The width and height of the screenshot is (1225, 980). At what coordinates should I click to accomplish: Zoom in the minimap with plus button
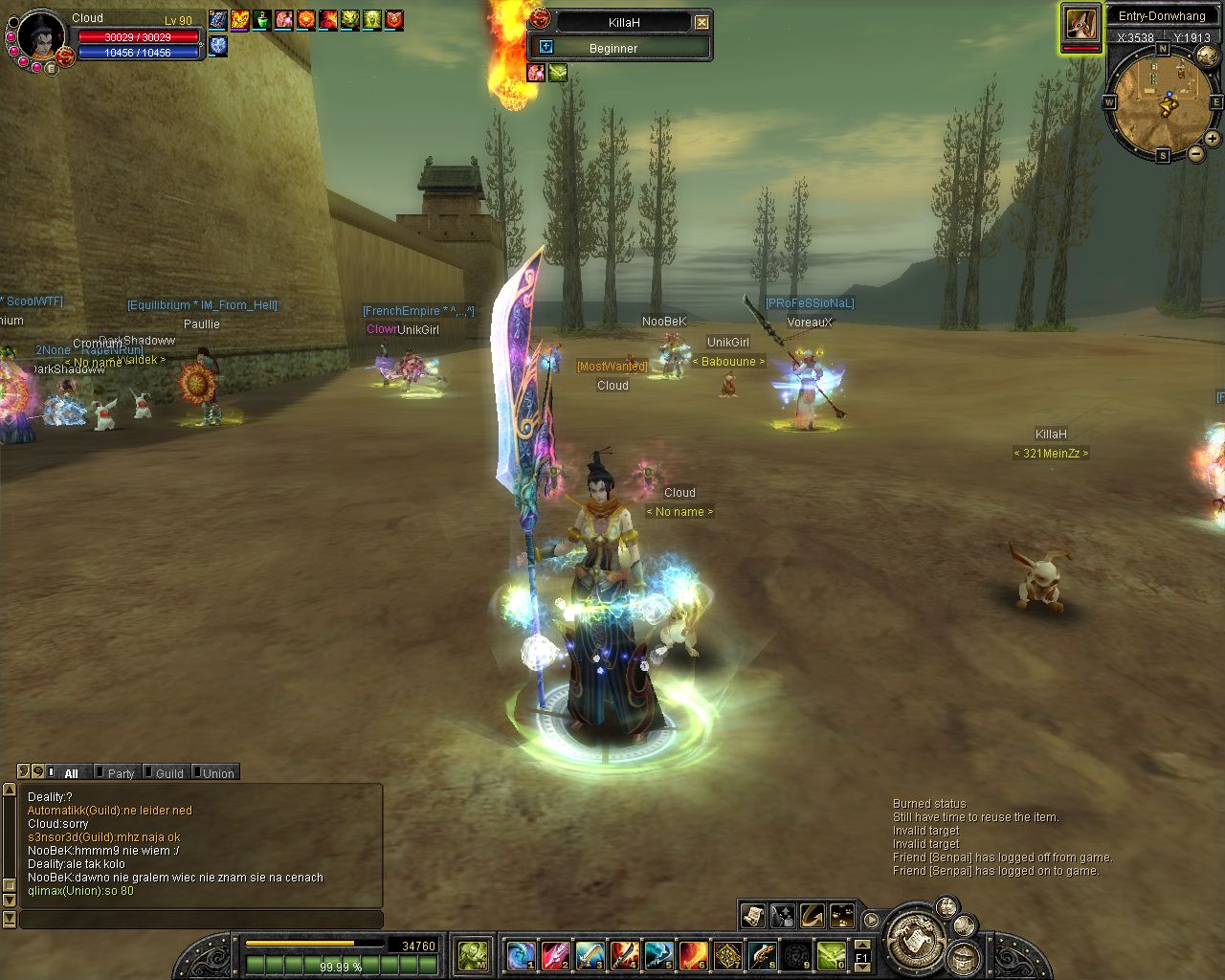[x=1213, y=139]
